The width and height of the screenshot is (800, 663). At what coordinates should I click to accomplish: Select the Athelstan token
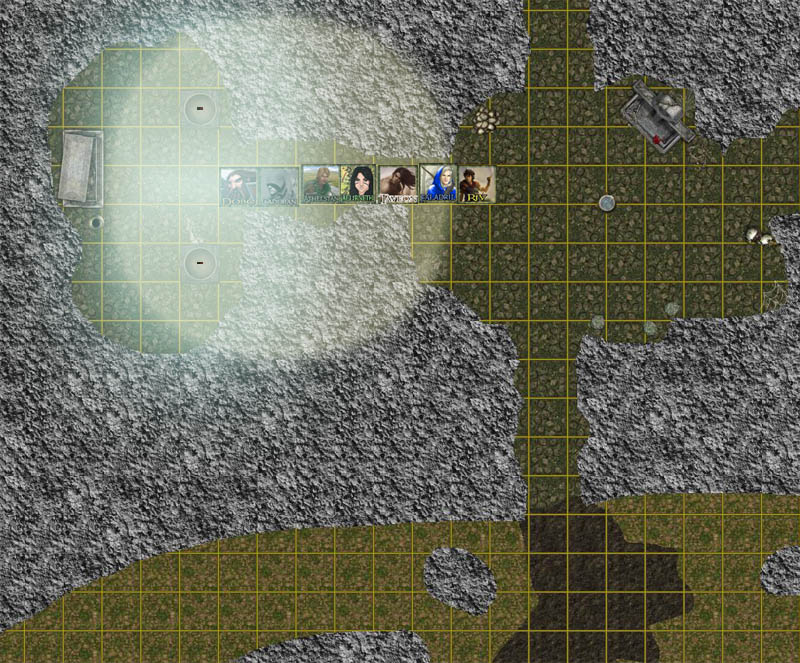pyautogui.click(x=319, y=184)
